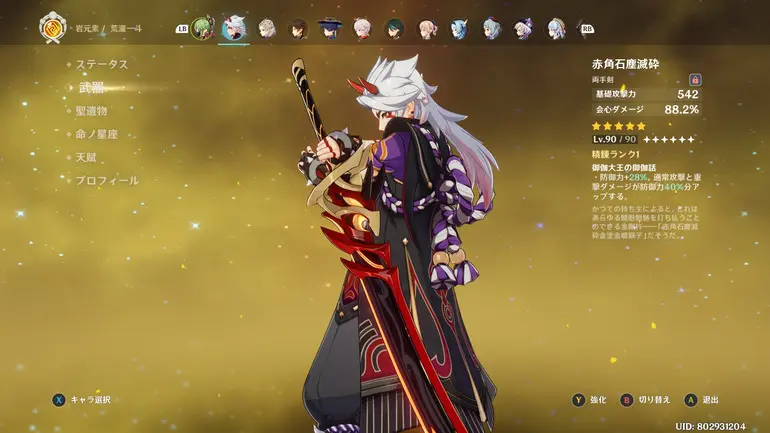The image size is (770, 433).
Task: Toggle the weapon lock icon
Action: pyautogui.click(x=694, y=79)
